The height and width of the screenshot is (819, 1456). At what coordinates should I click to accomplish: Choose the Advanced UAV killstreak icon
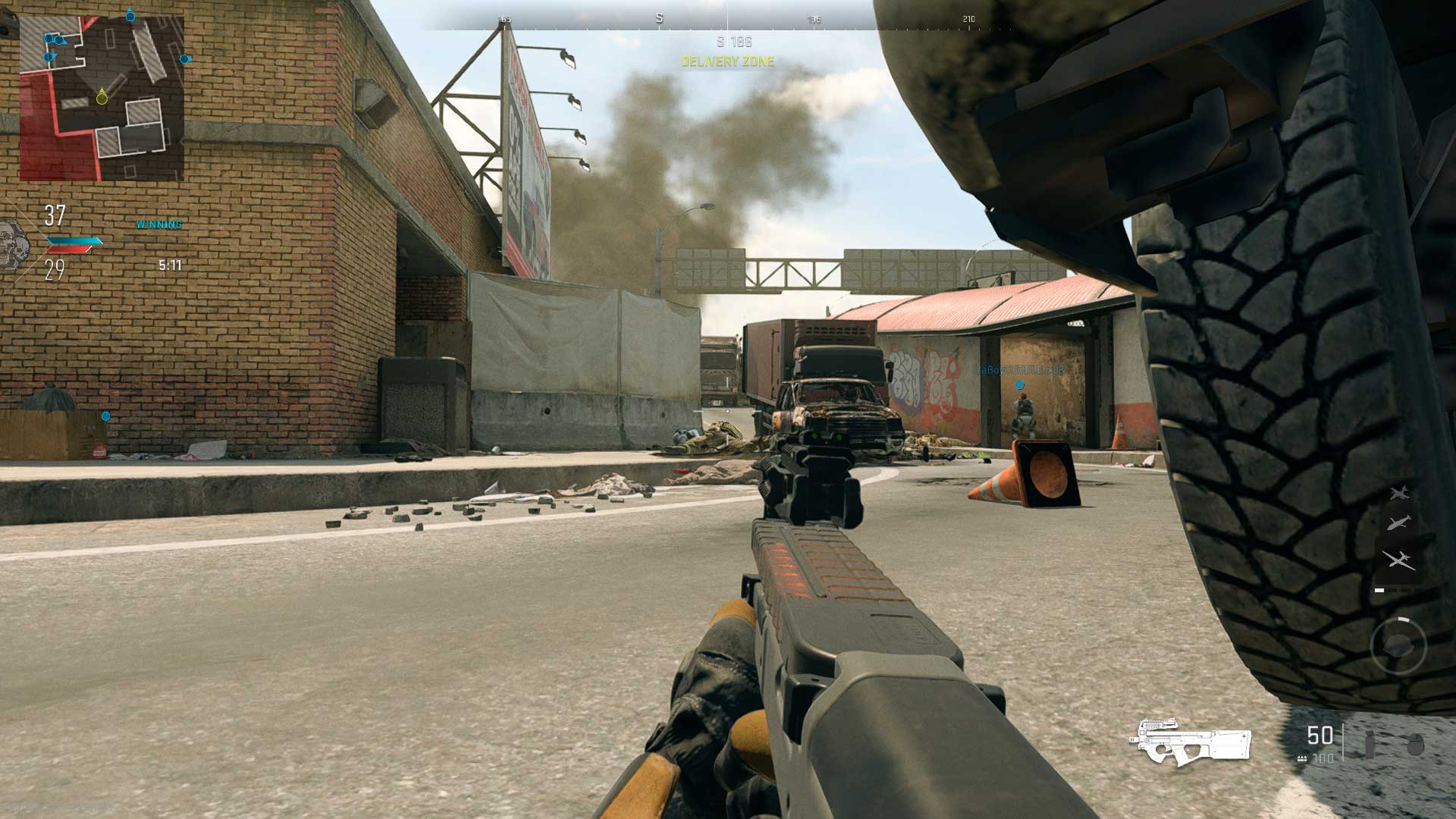pos(1399,559)
